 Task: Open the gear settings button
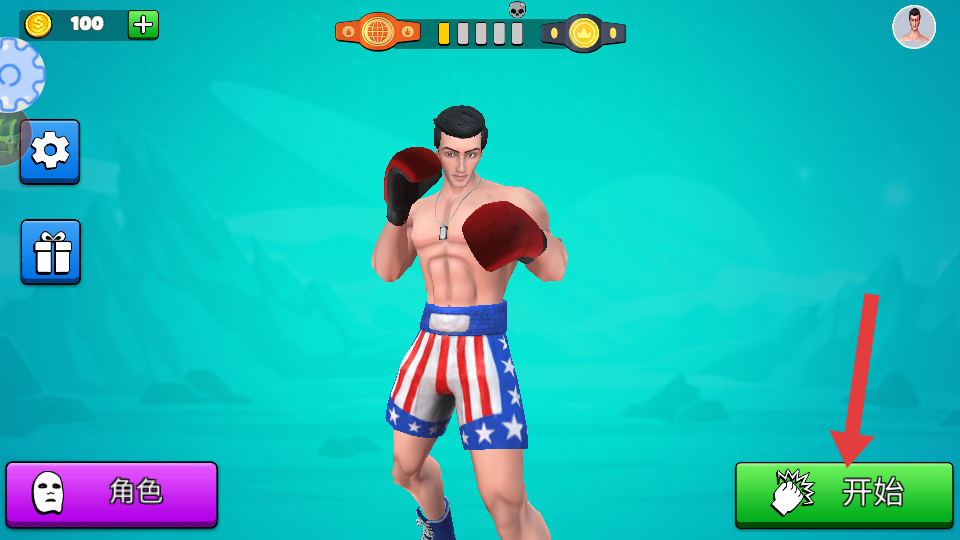tap(50, 151)
